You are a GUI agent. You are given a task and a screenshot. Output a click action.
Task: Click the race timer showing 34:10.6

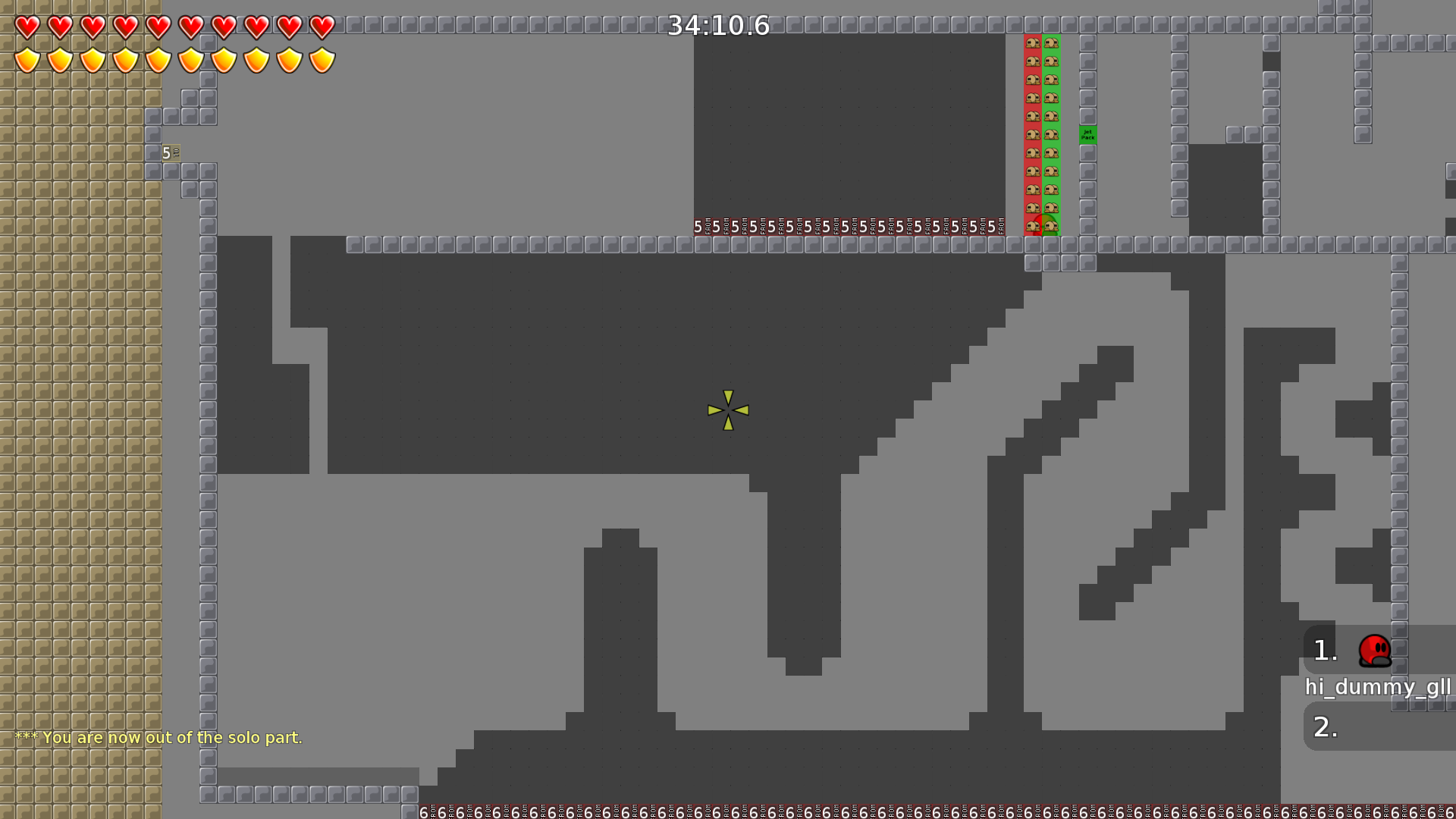click(x=717, y=25)
